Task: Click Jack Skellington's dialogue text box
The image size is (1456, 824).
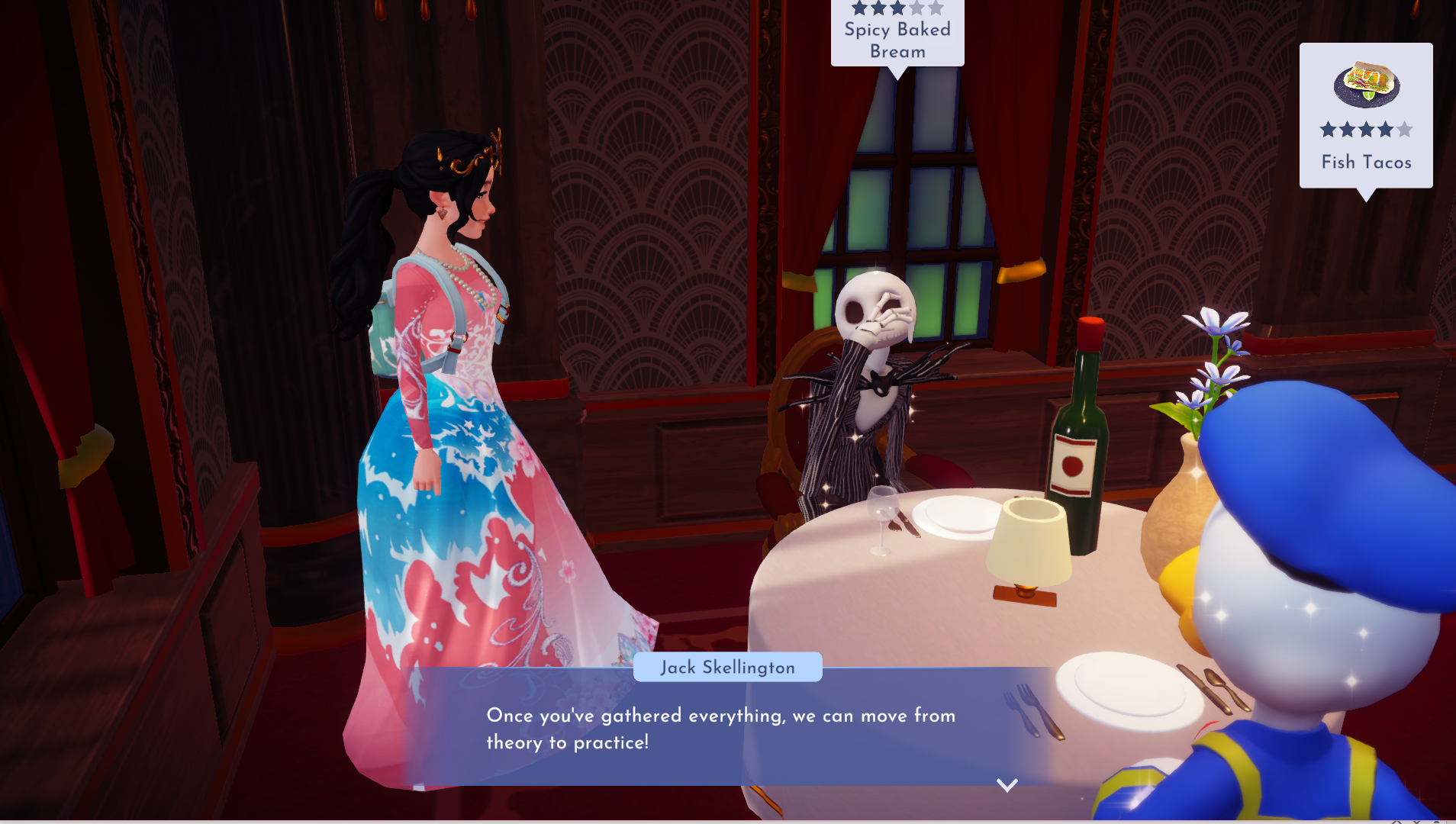Action: point(720,729)
